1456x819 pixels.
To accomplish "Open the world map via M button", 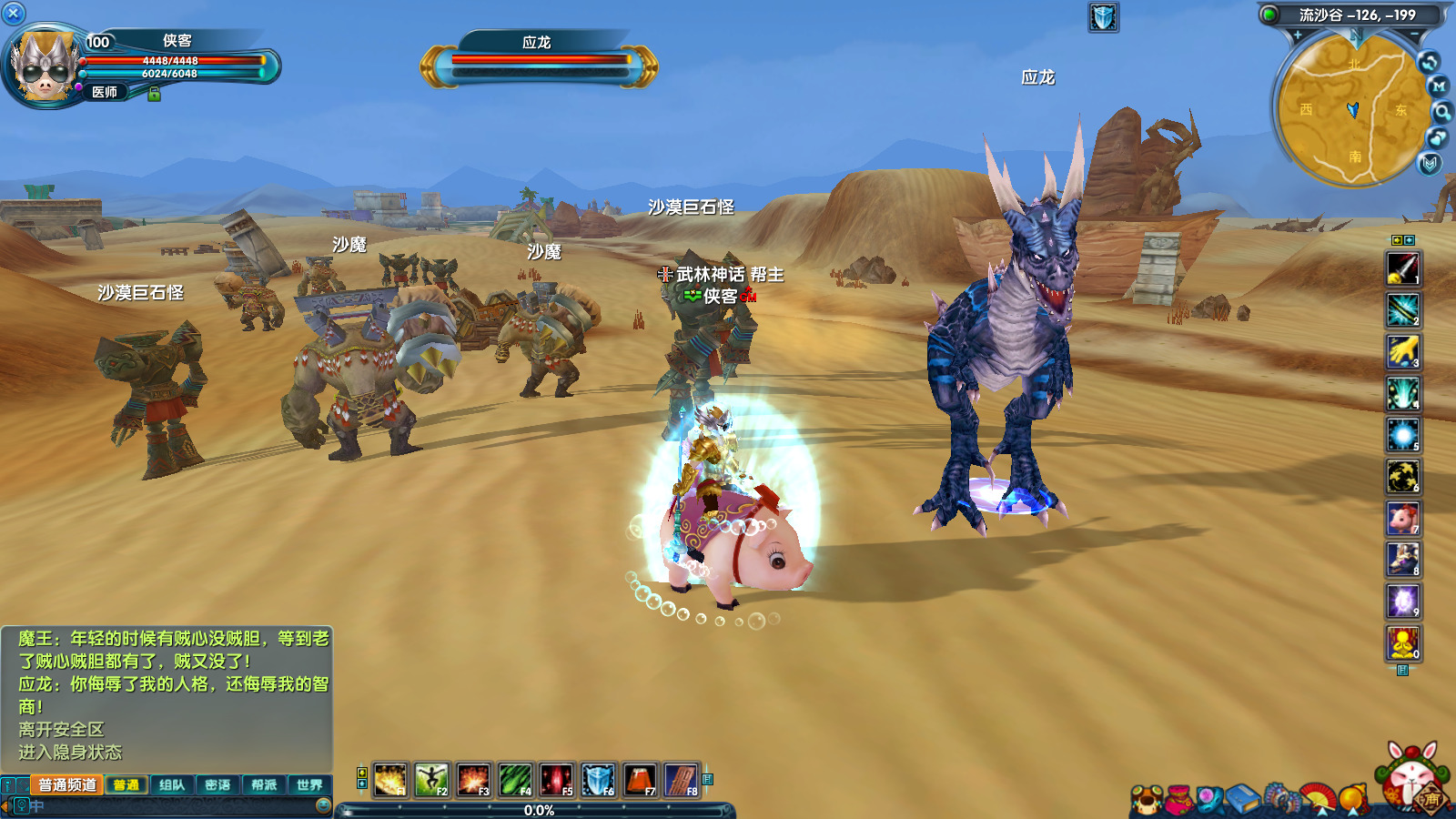I will (x=1438, y=86).
